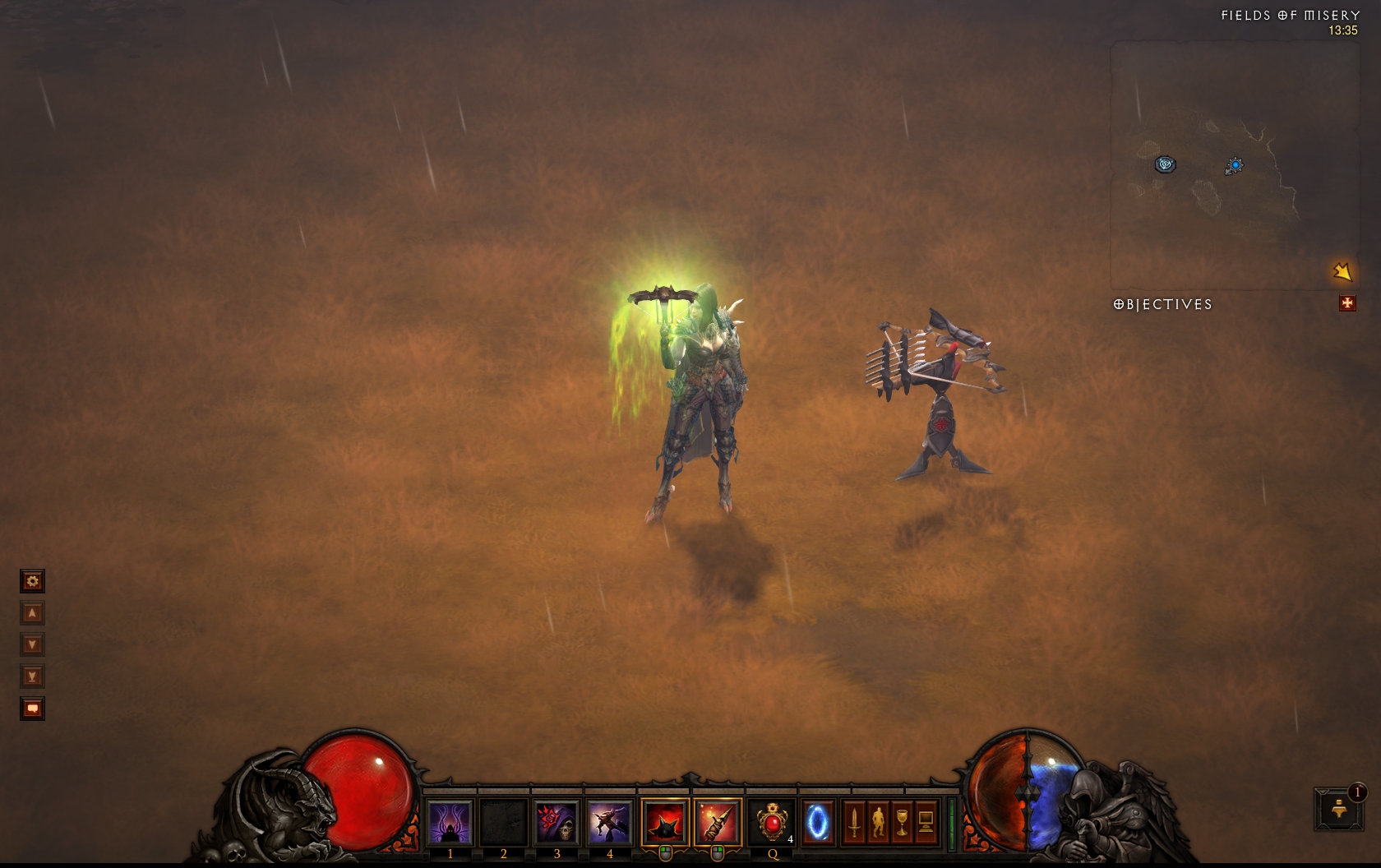Cast the blue town portal

[818, 823]
